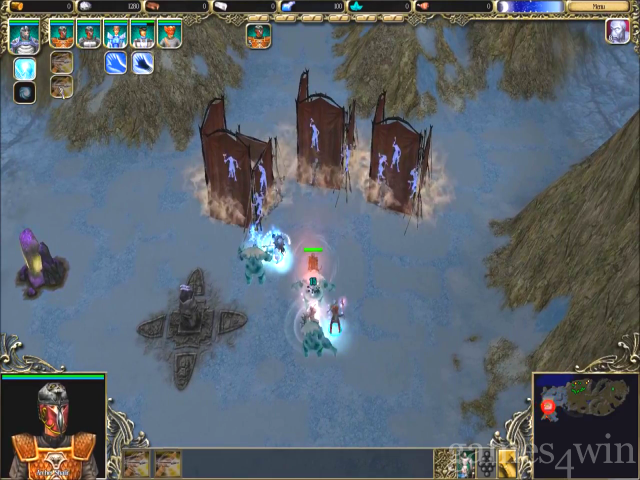Cast the dark blue claw ability
This screenshot has width=640, height=480.
[x=143, y=63]
